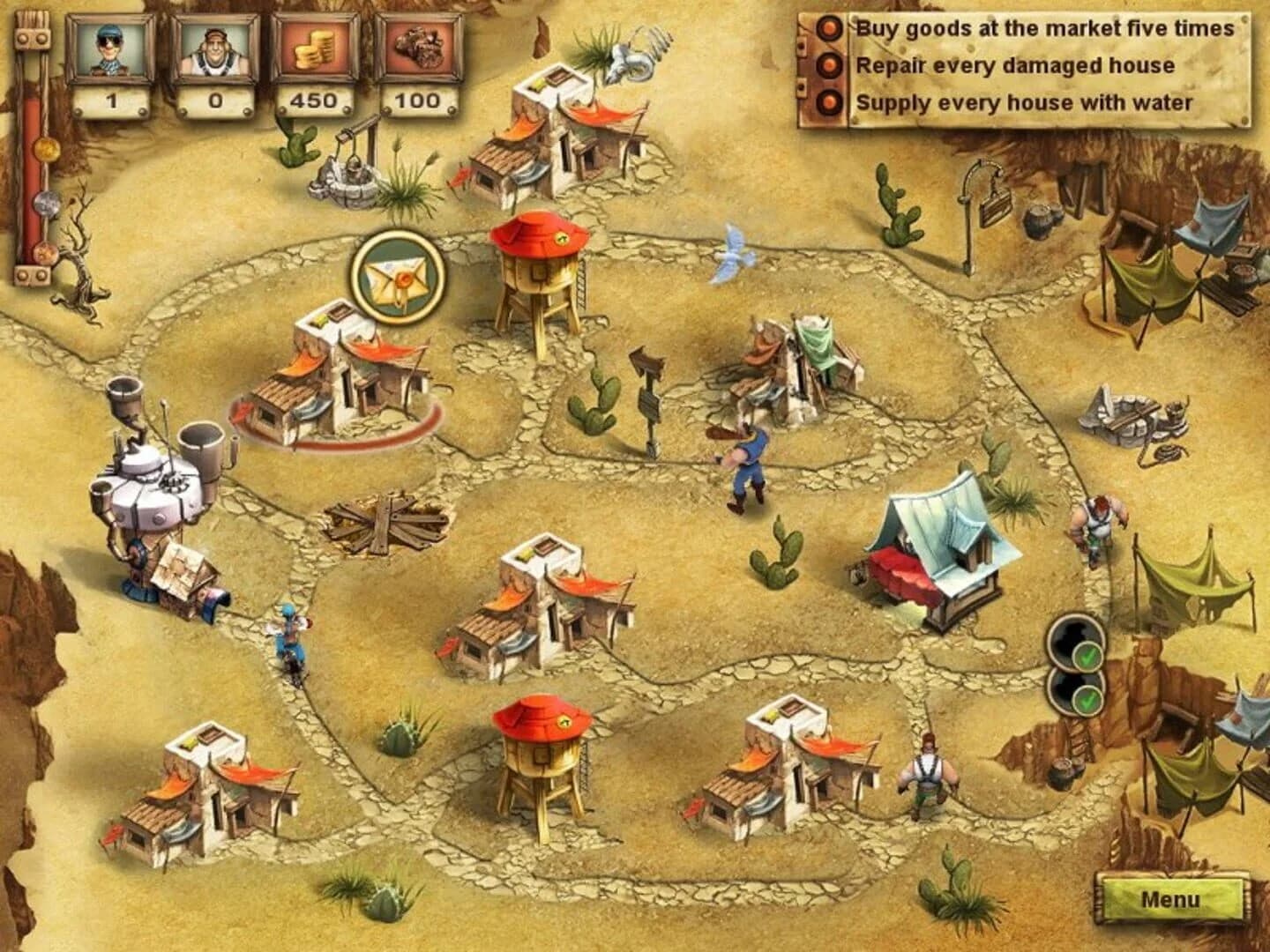Toggle the marker beside 'Buy goods at the market'
The width and height of the screenshot is (1270, 952).
tap(827, 29)
